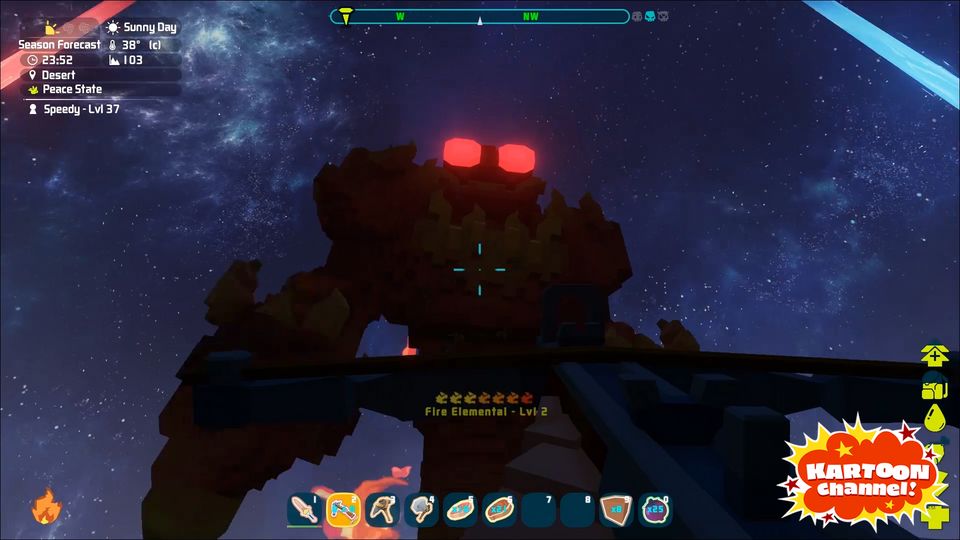Open the backpack status icon
The image size is (960, 540).
coord(935,388)
